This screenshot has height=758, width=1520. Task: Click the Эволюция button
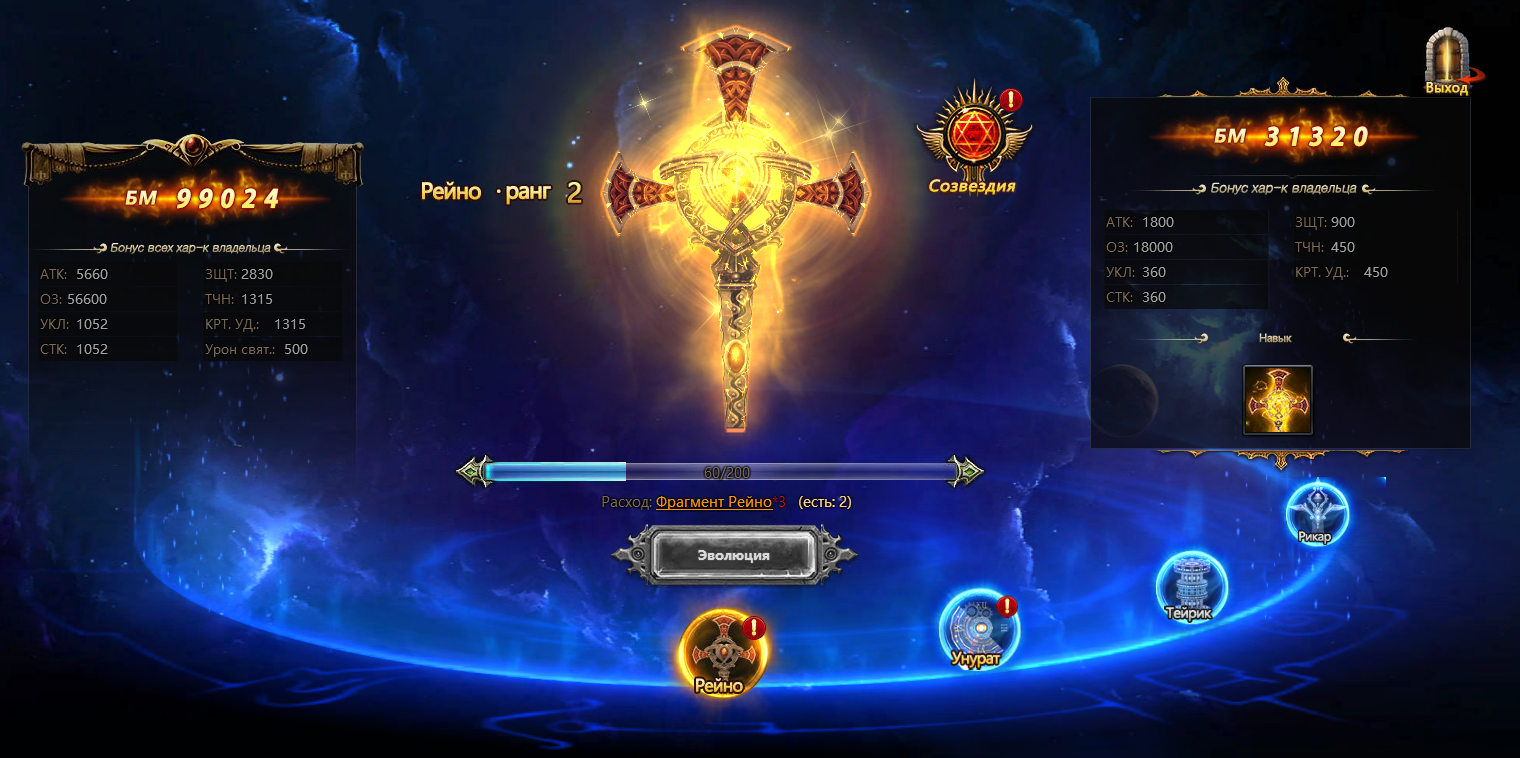coord(733,555)
